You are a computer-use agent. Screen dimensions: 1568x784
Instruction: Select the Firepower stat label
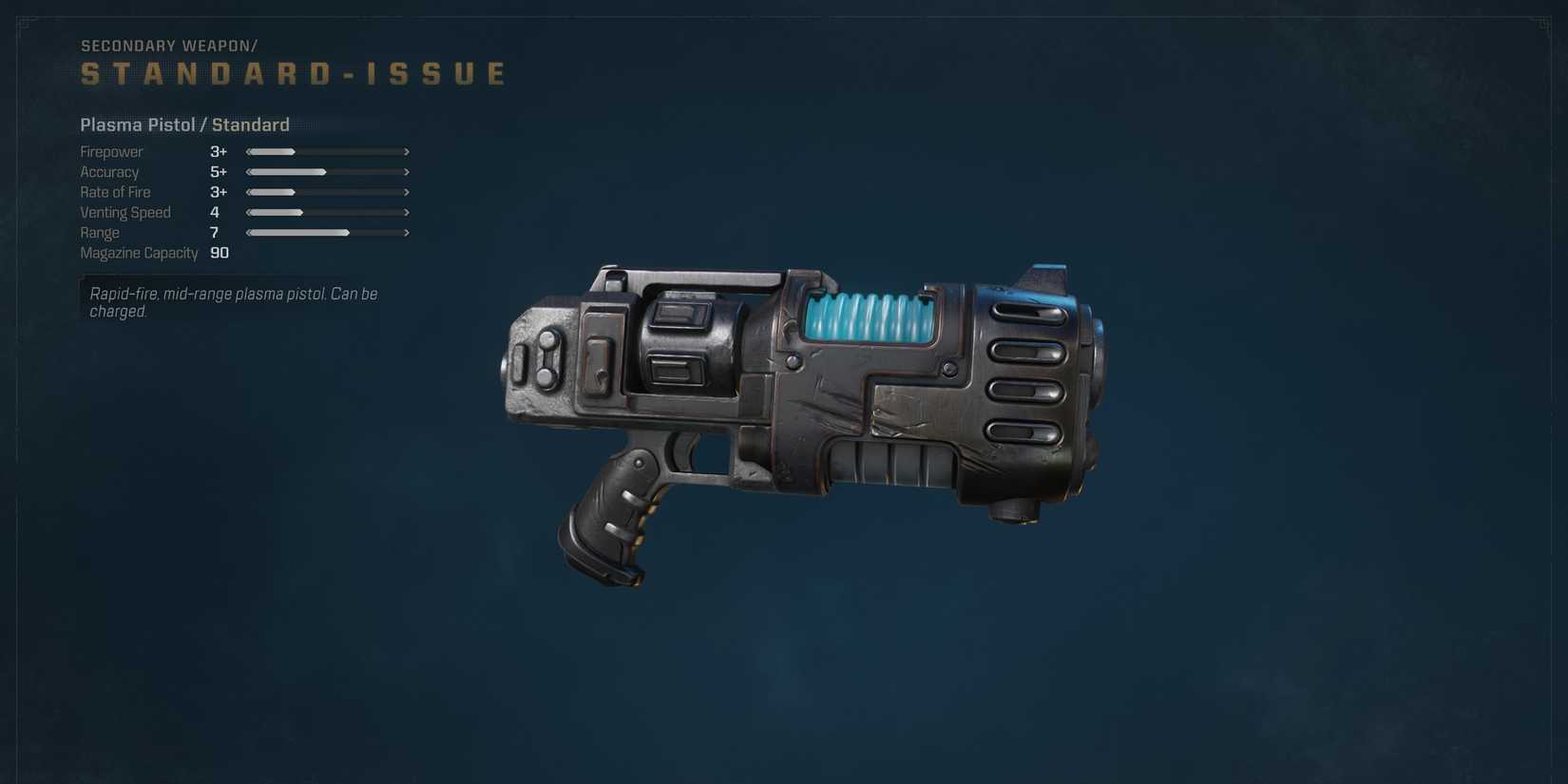tap(111, 151)
